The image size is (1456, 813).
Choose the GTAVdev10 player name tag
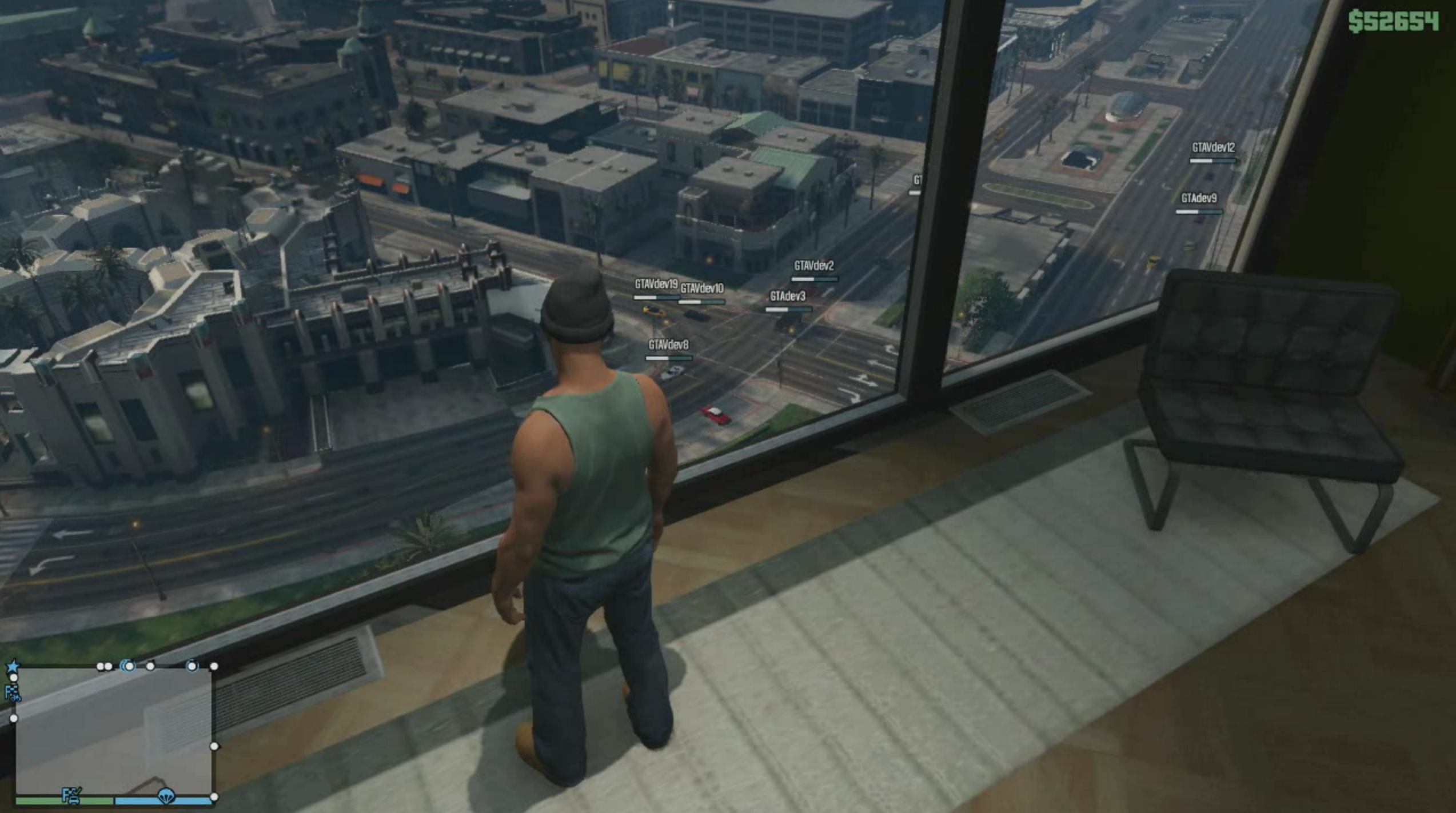coord(702,289)
